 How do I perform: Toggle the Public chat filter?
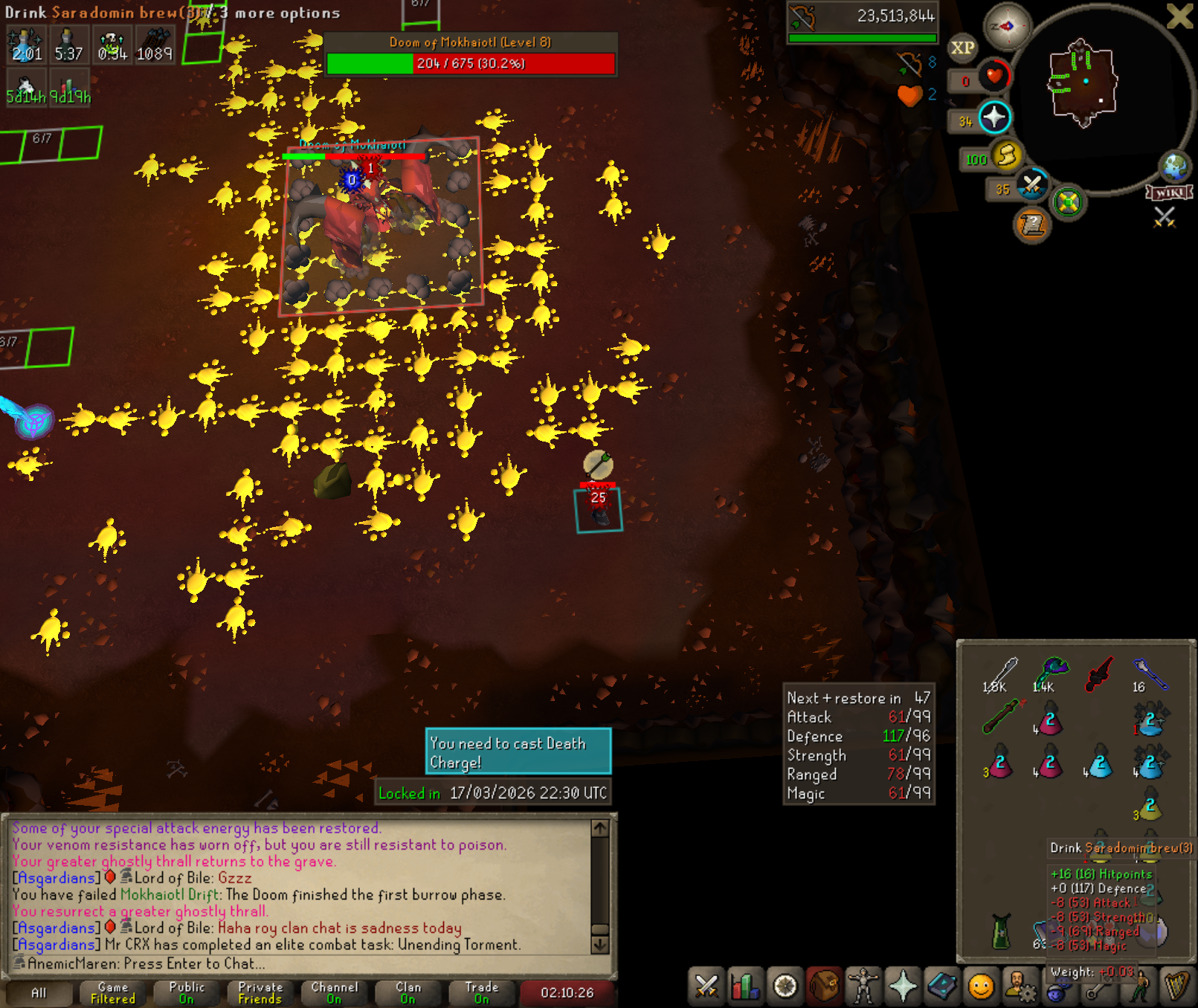pos(187,992)
